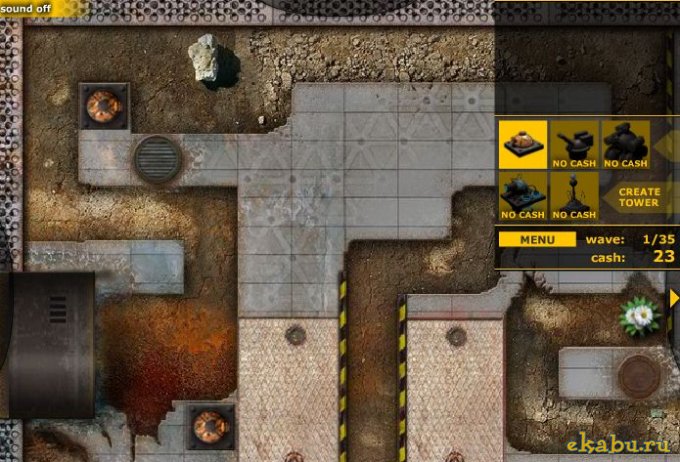
Task: Select the blue machinery tower icon
Action: click(x=522, y=195)
